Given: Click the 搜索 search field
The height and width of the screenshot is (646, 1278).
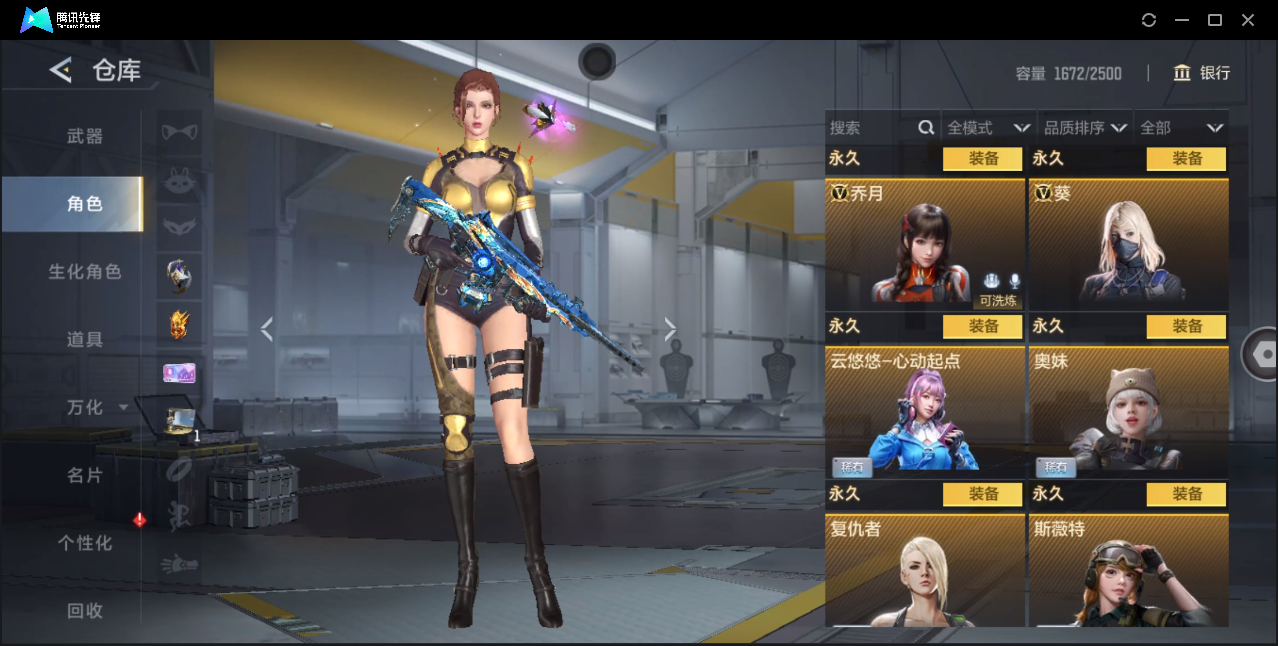Looking at the screenshot, I should point(872,128).
